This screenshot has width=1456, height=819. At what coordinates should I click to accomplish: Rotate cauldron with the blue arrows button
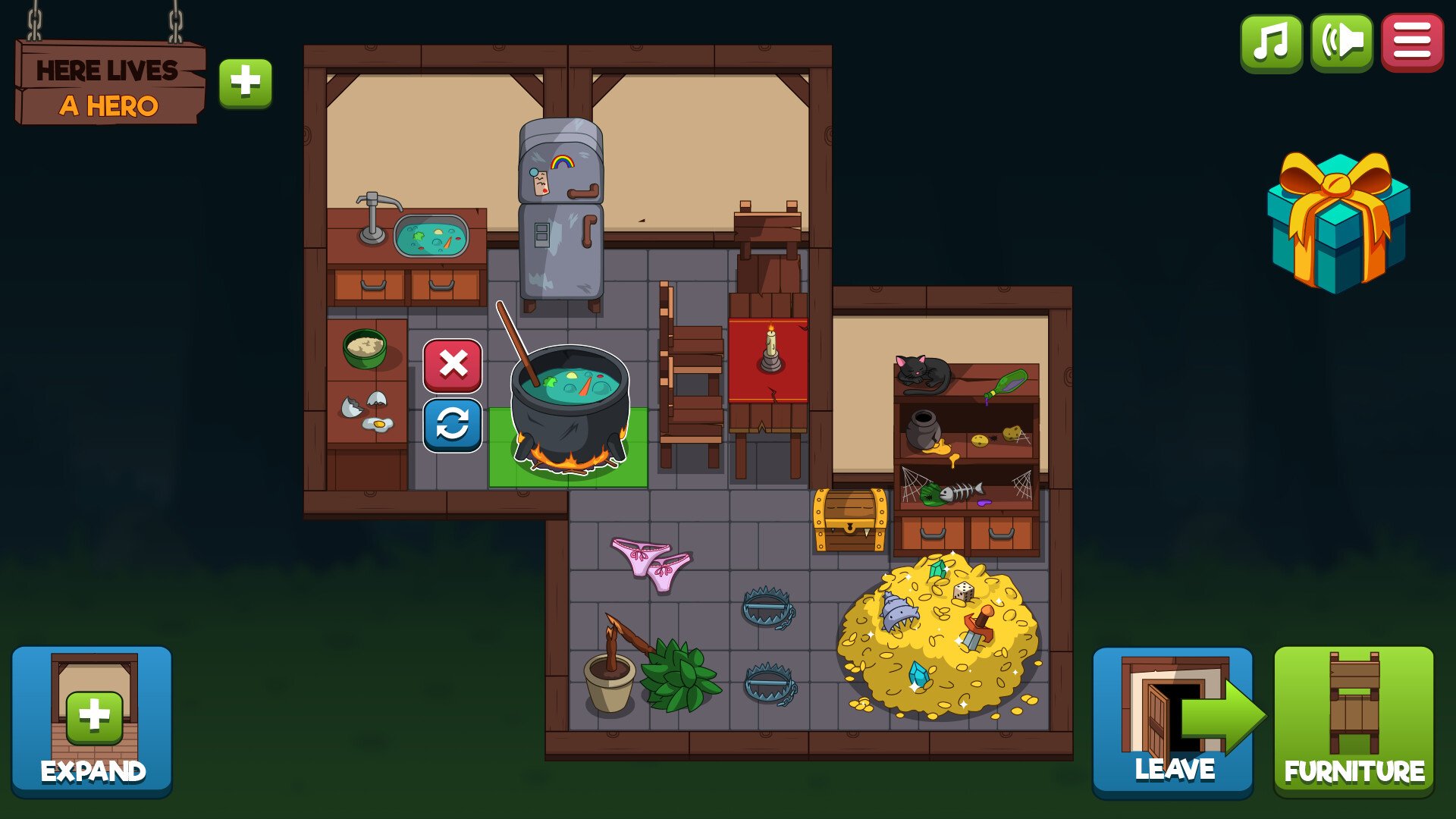(453, 425)
